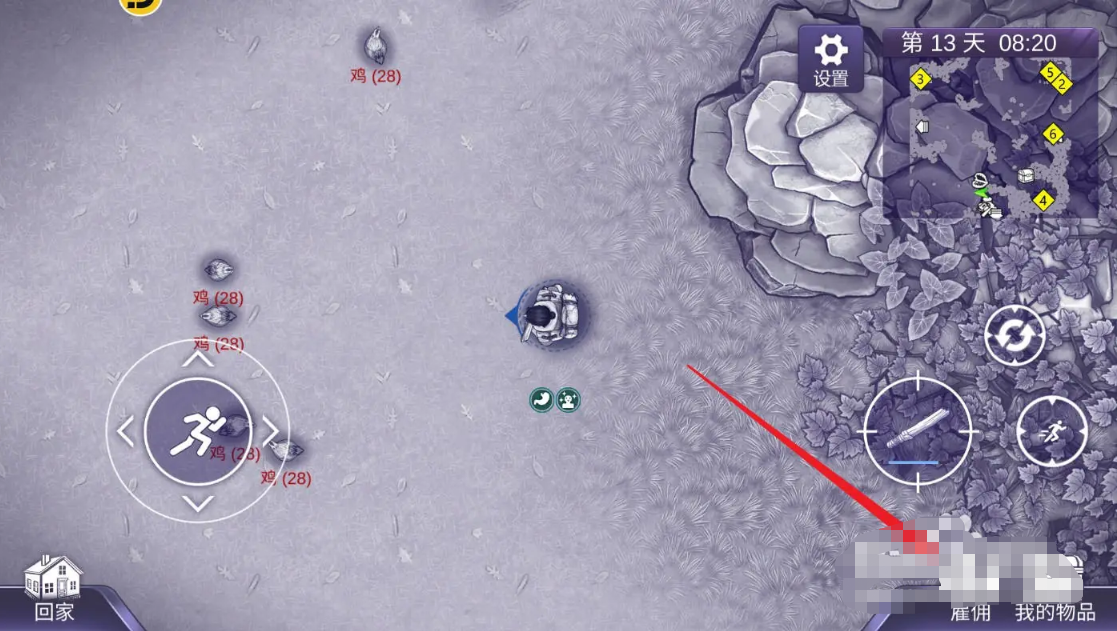Click the white exit arrow on minimap
Viewport: 1117px width, 631px height.
coord(922,127)
